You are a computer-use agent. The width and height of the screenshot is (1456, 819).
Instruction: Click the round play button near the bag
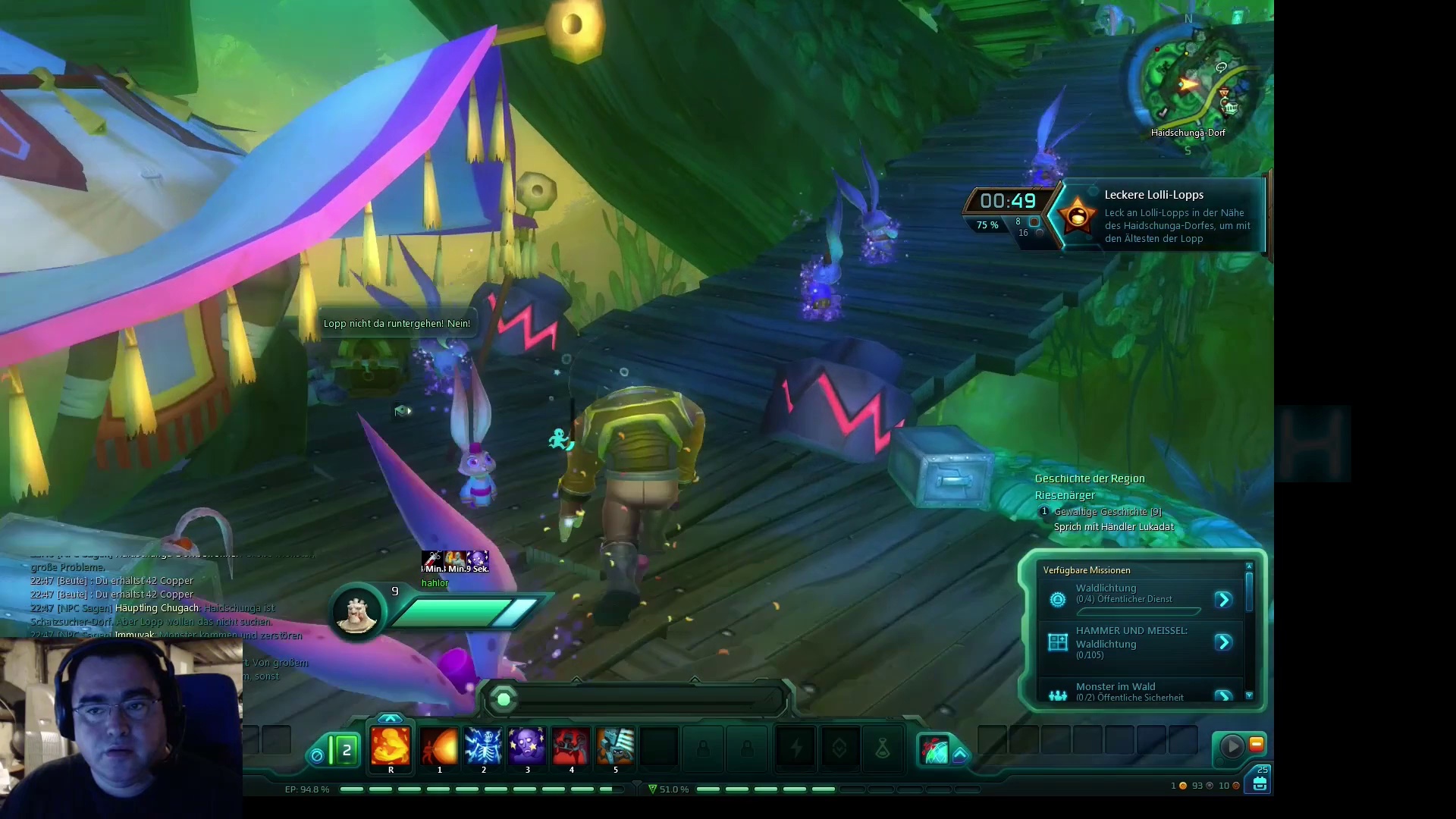1232,746
